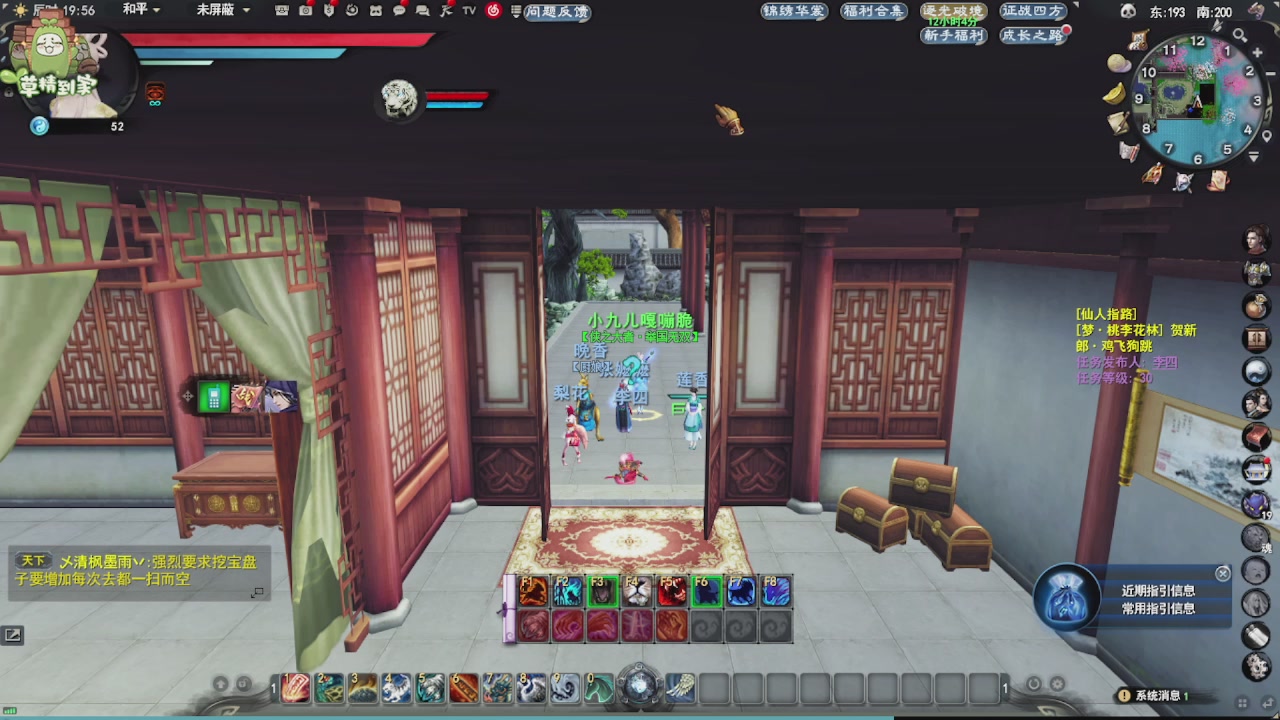Open the NetEase Cloud Music red icon
The width and height of the screenshot is (1280, 720).
coord(494,11)
